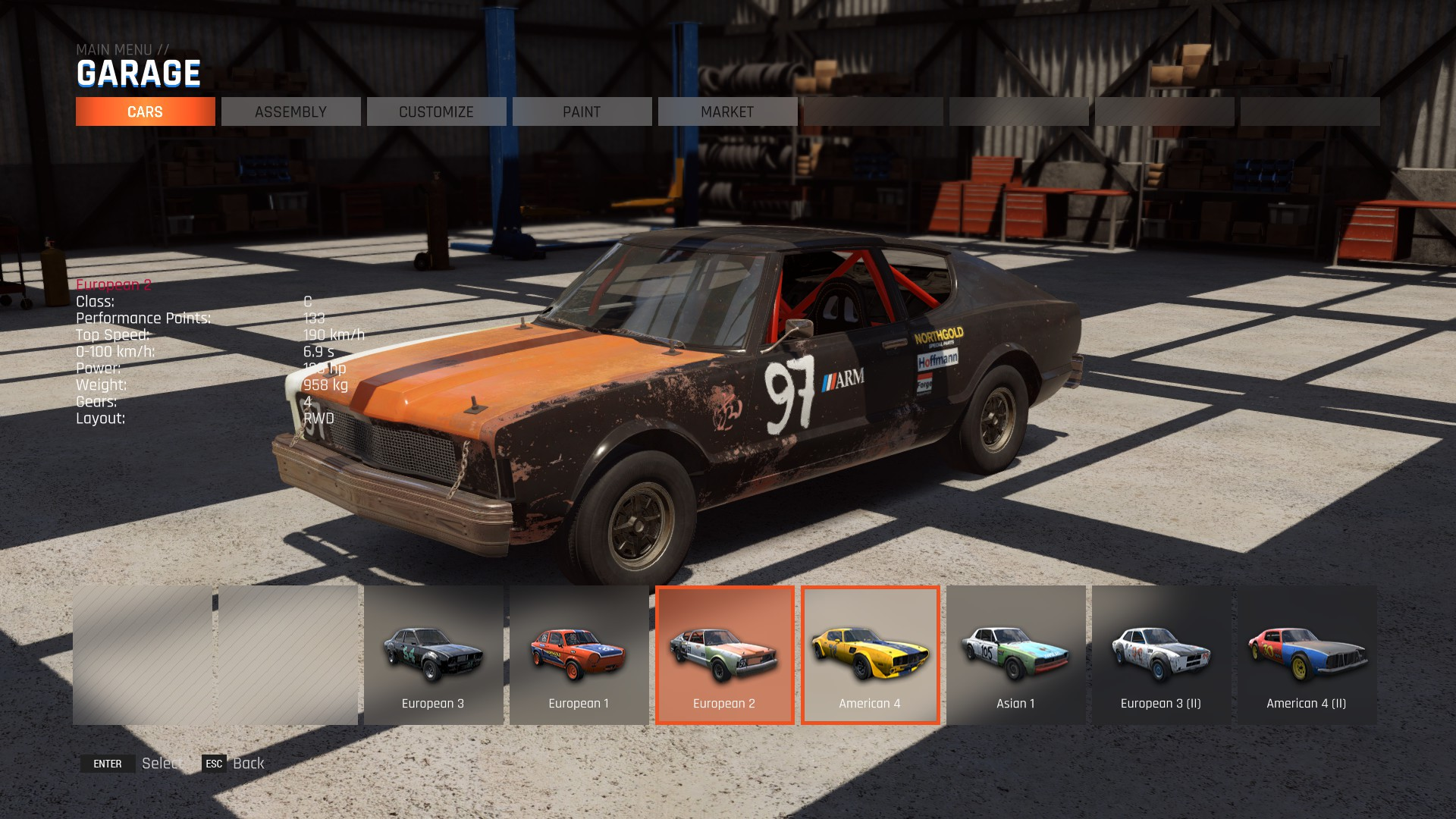1456x819 pixels.
Task: Pick the European 2 car thumbnail
Action: coord(724,655)
